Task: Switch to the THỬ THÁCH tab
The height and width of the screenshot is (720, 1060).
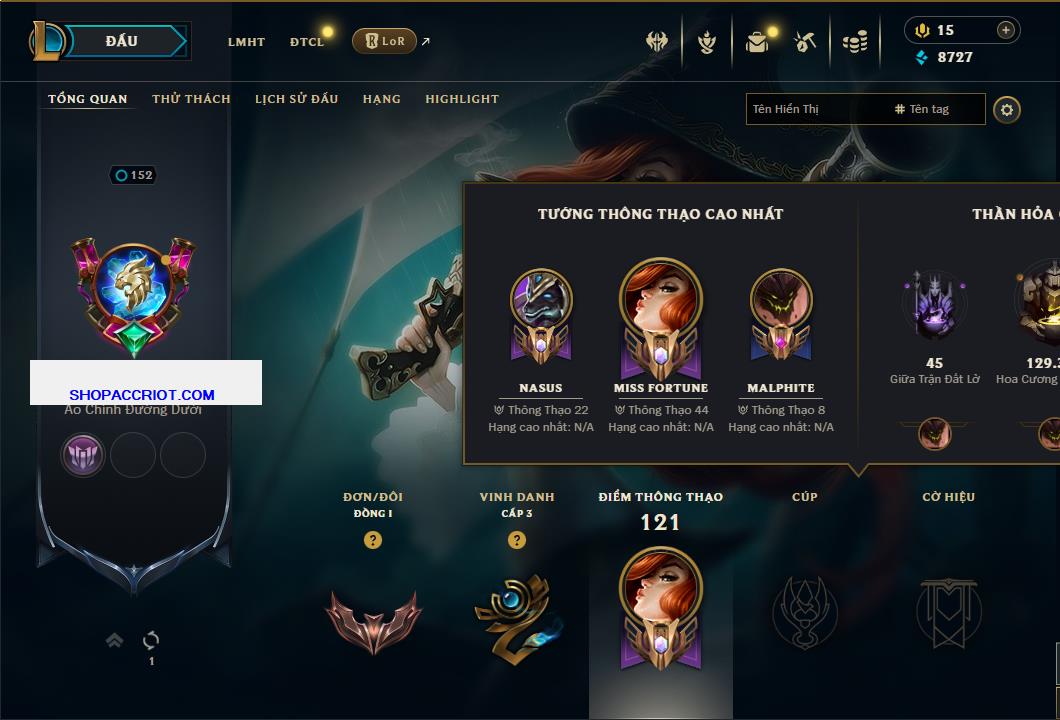Action: tap(191, 99)
